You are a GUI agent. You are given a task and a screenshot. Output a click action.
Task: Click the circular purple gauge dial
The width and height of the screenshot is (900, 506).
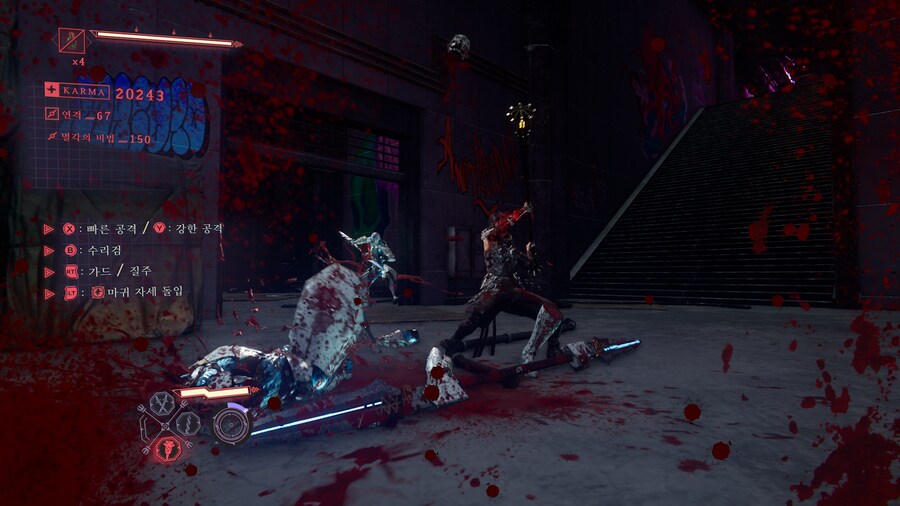point(231,423)
